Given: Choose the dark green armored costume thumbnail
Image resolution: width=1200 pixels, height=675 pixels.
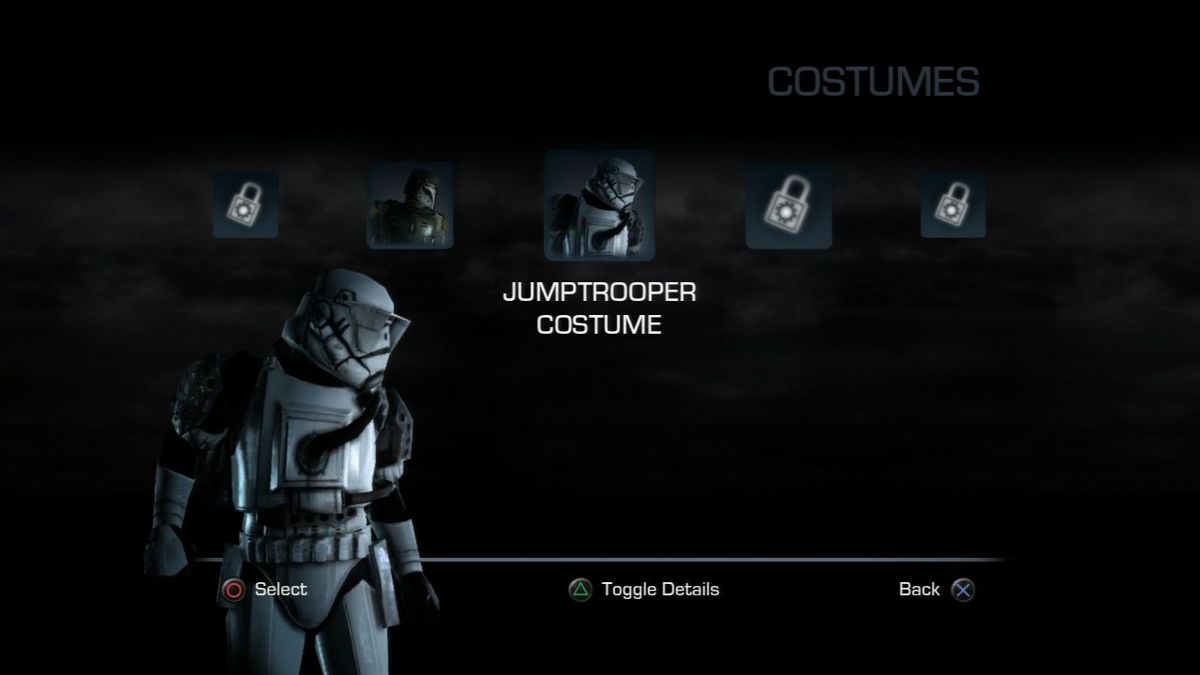Looking at the screenshot, I should 410,205.
